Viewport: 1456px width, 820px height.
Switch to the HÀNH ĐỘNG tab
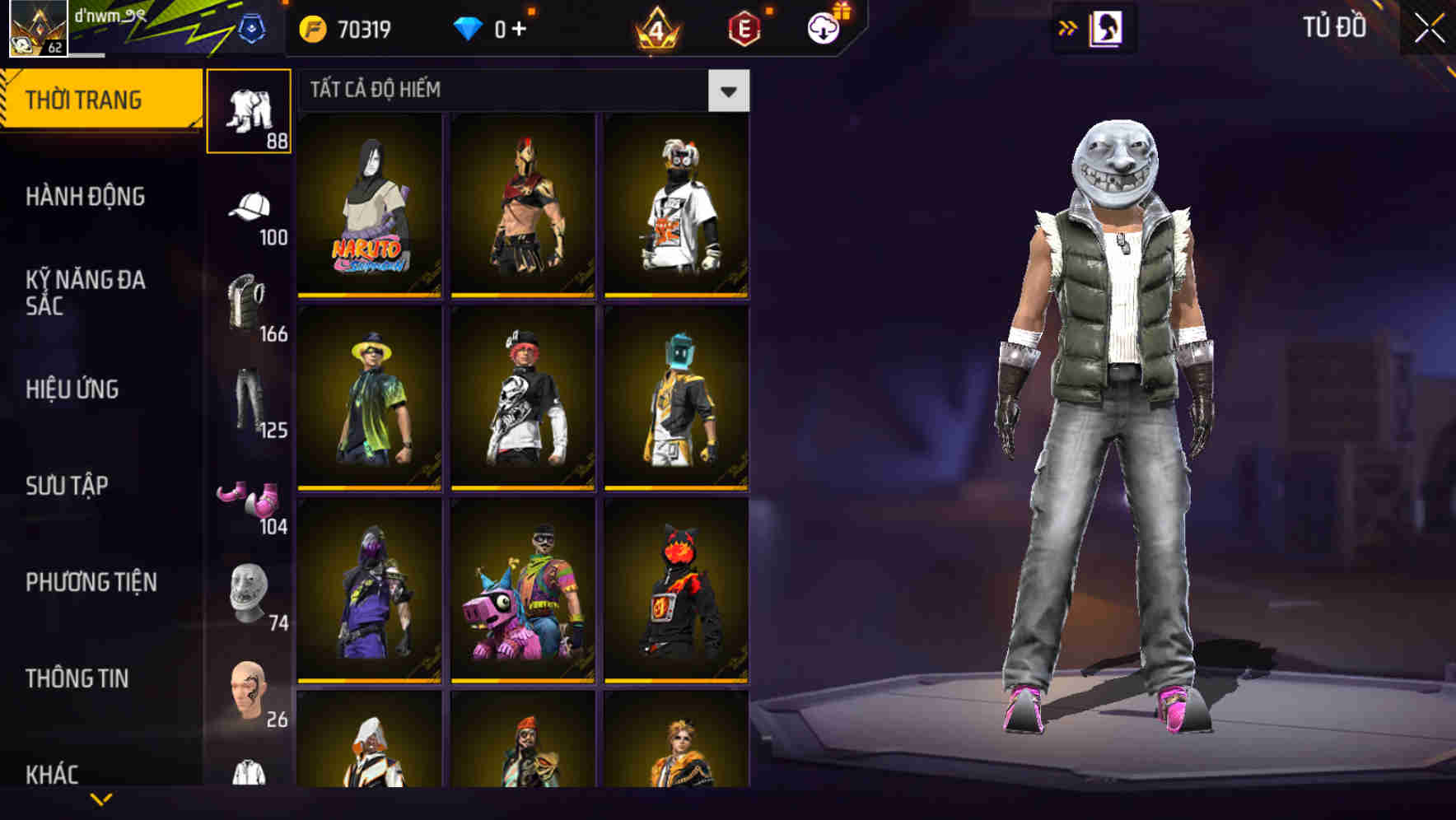[85, 198]
